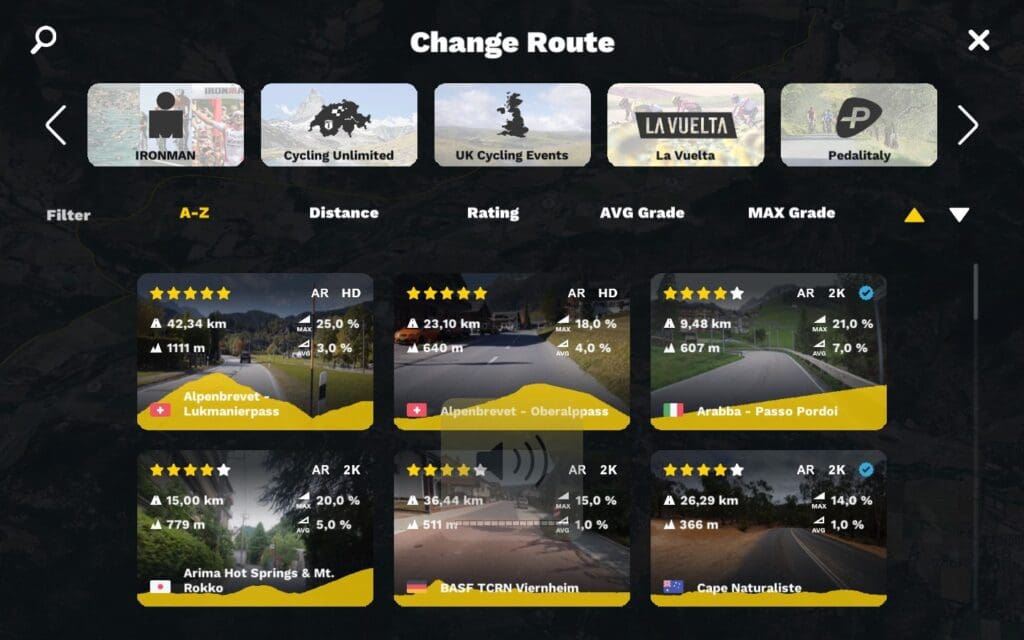
Task: Select the La Vuelta category
Action: 685,124
